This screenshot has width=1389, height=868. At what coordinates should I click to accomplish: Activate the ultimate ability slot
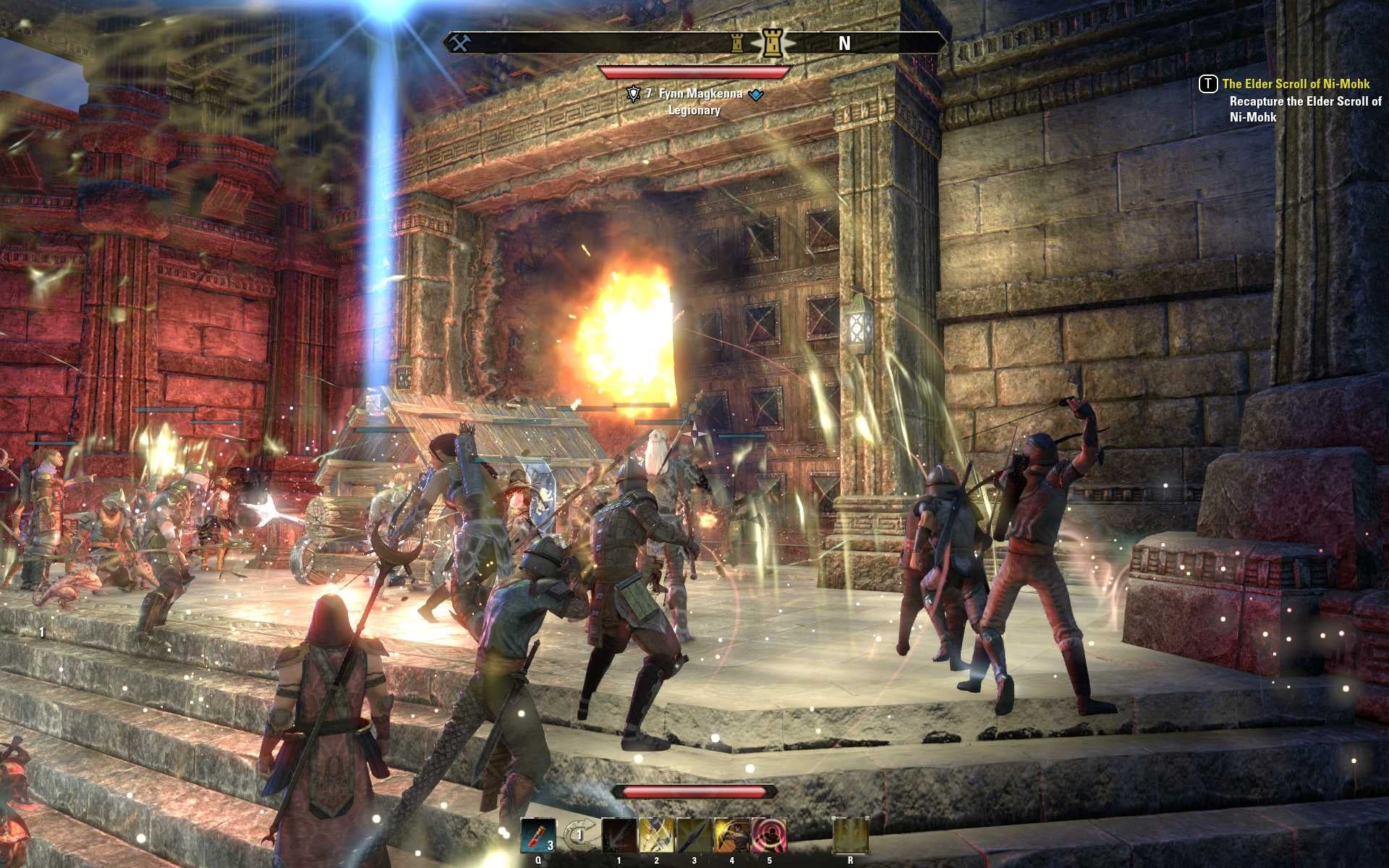pos(850,835)
